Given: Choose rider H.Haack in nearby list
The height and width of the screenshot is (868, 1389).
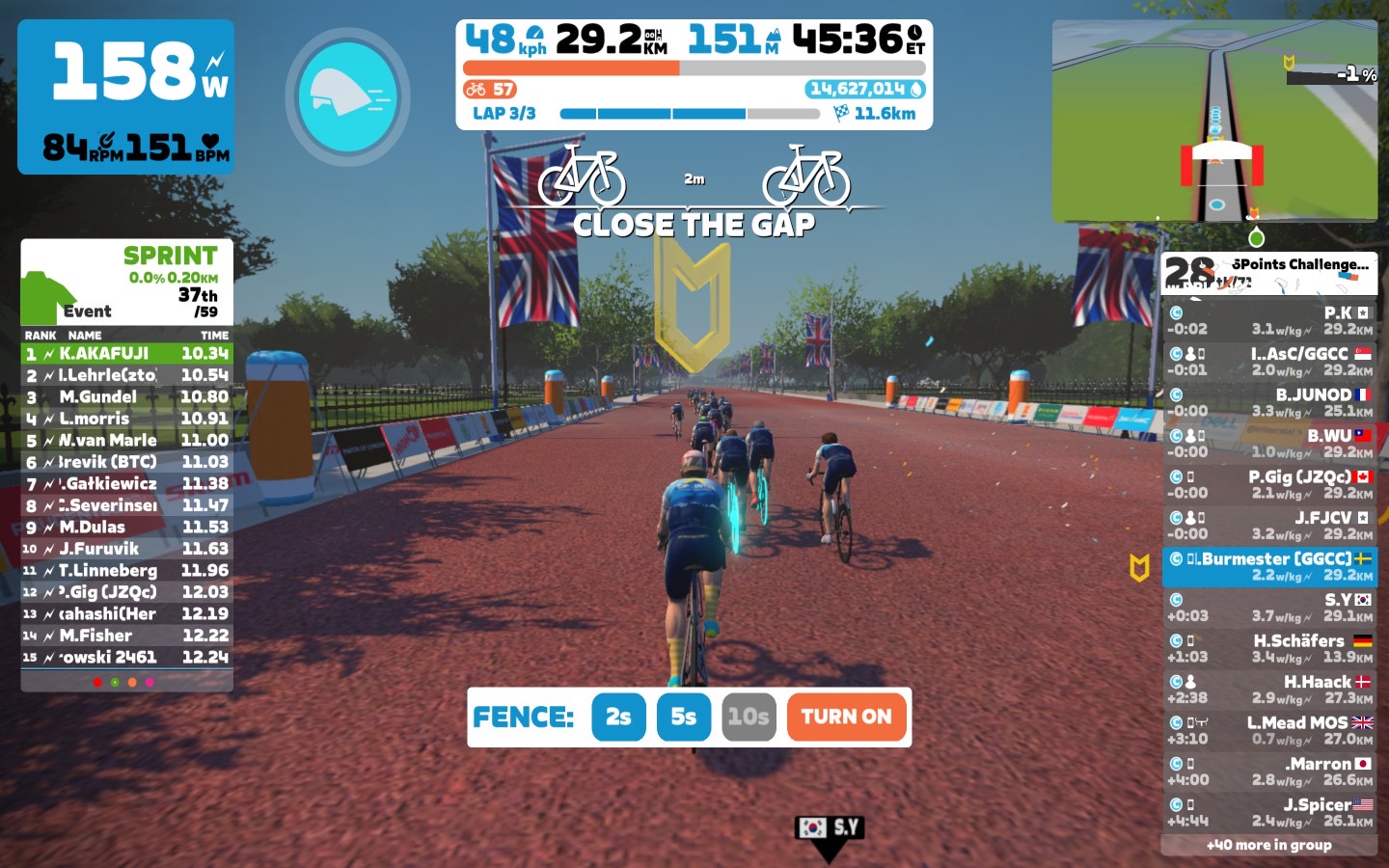Looking at the screenshot, I should (x=1269, y=689).
